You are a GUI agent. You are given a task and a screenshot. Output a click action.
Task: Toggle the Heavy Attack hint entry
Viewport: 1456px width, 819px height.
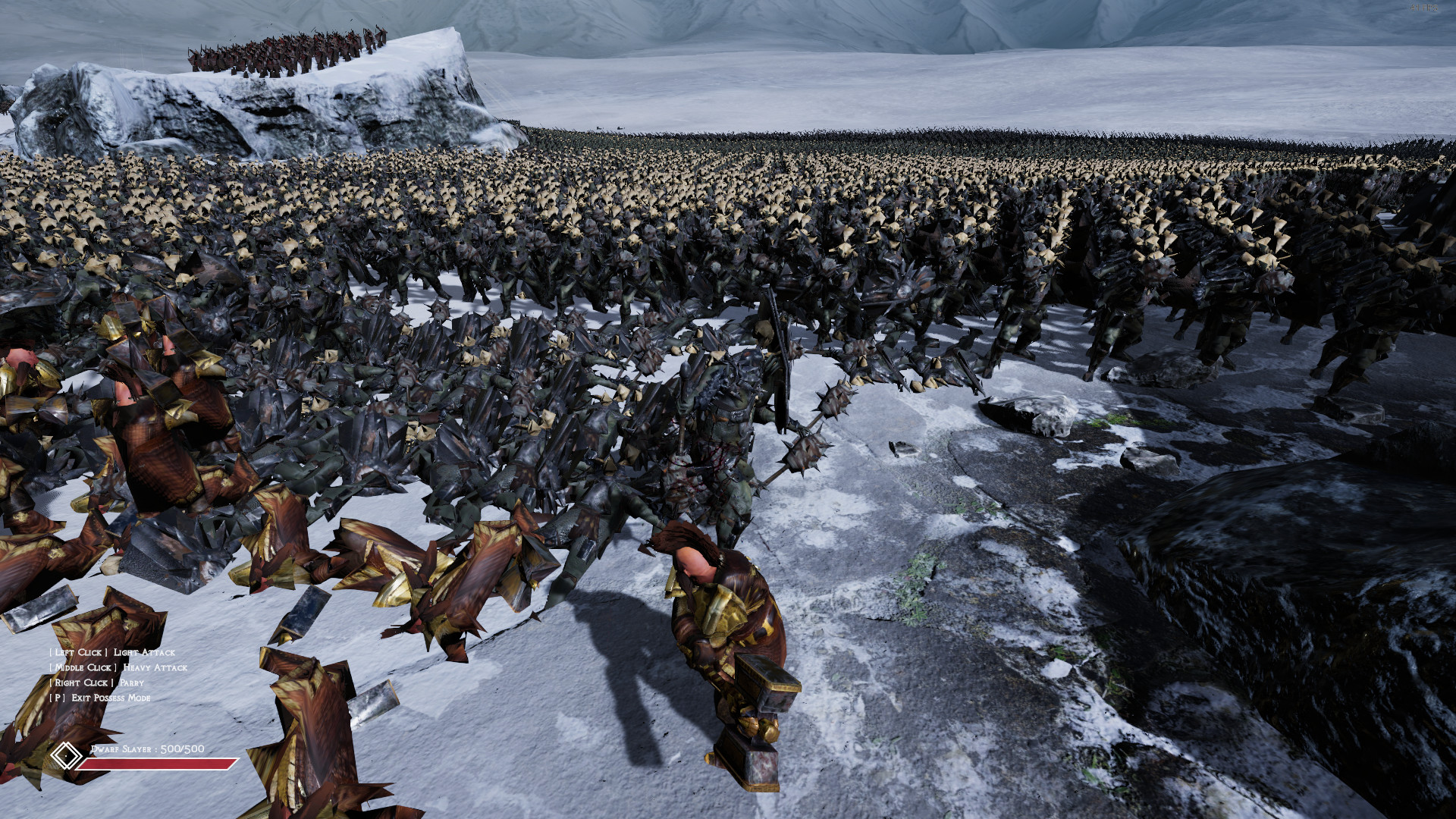pos(117,668)
